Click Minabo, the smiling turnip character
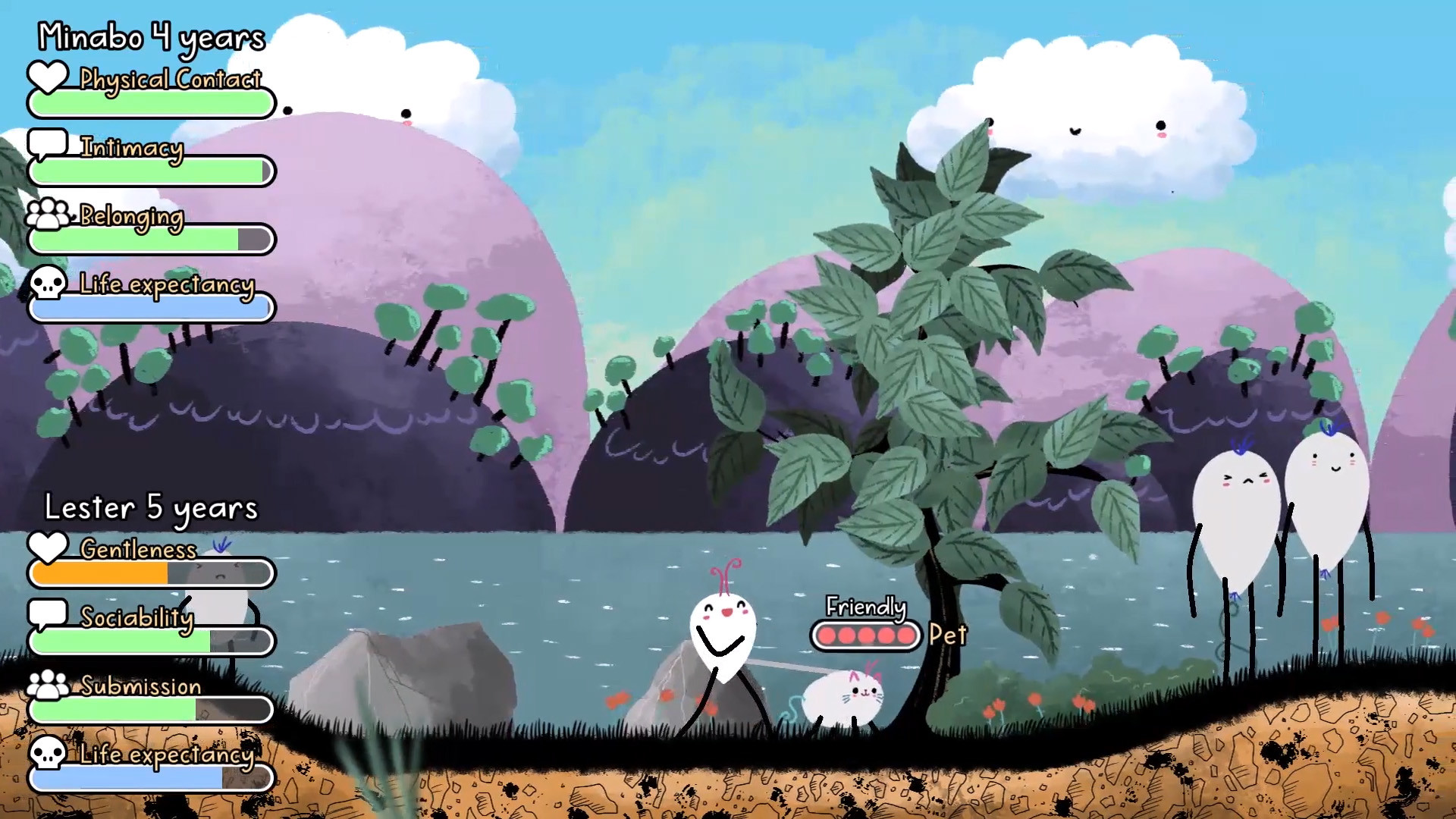 (722, 633)
